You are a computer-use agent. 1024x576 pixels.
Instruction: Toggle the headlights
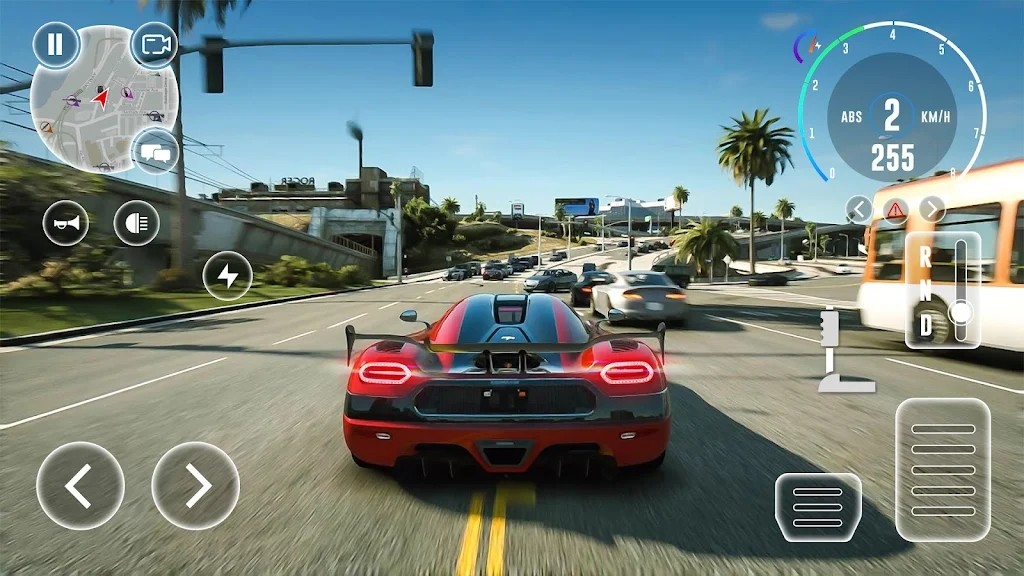[x=137, y=223]
